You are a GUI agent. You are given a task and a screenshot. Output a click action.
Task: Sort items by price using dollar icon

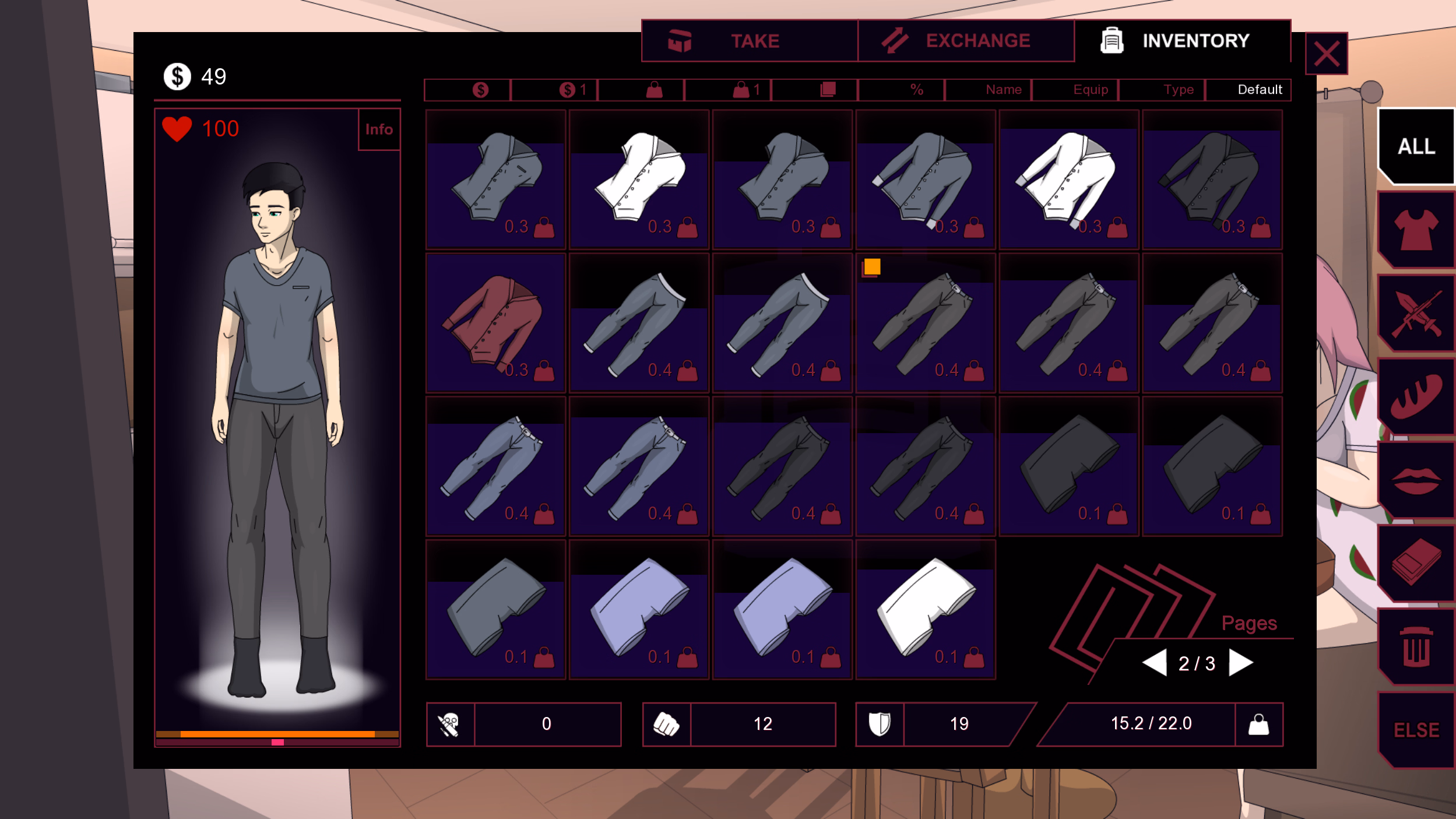click(480, 89)
